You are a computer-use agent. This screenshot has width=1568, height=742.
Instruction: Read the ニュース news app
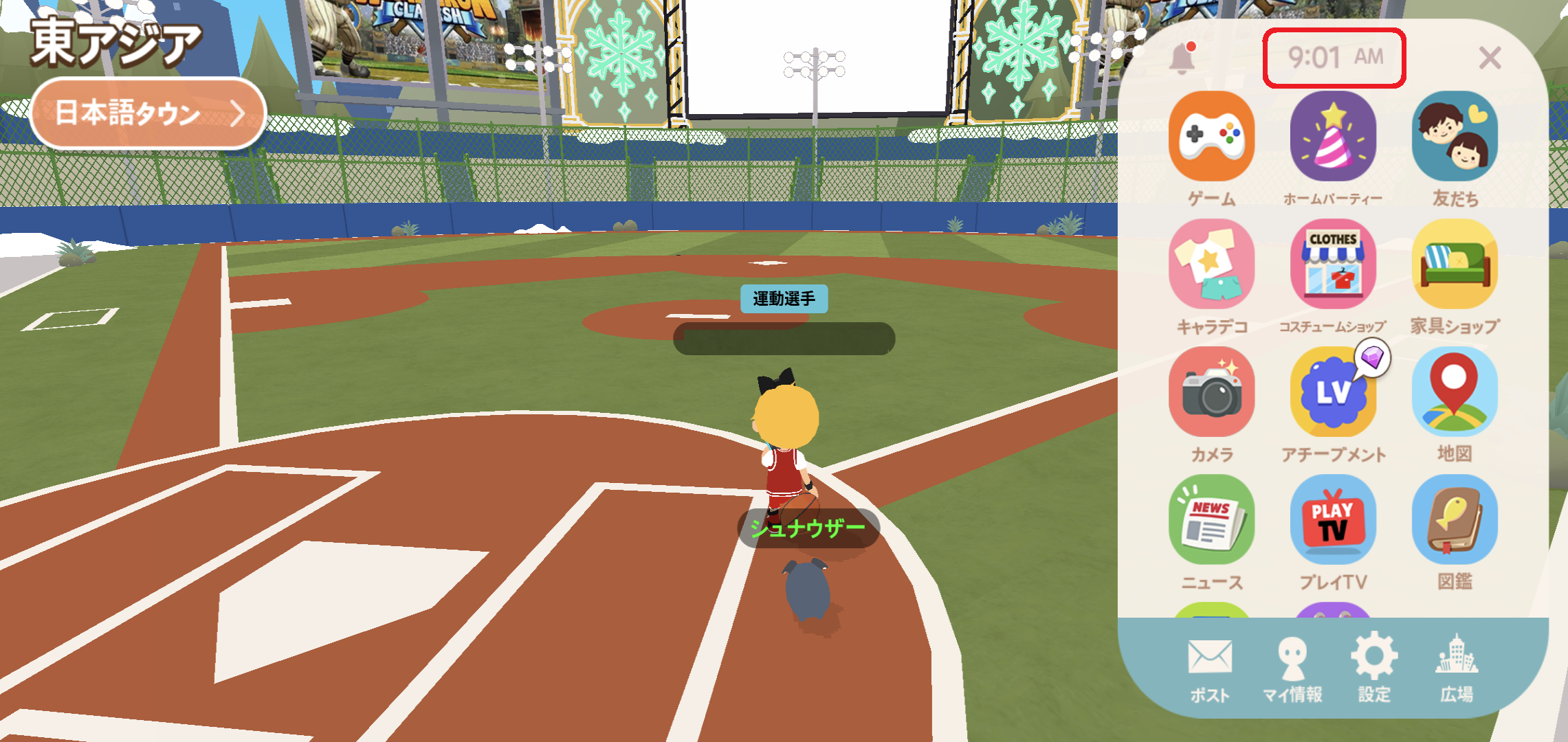point(1211,520)
